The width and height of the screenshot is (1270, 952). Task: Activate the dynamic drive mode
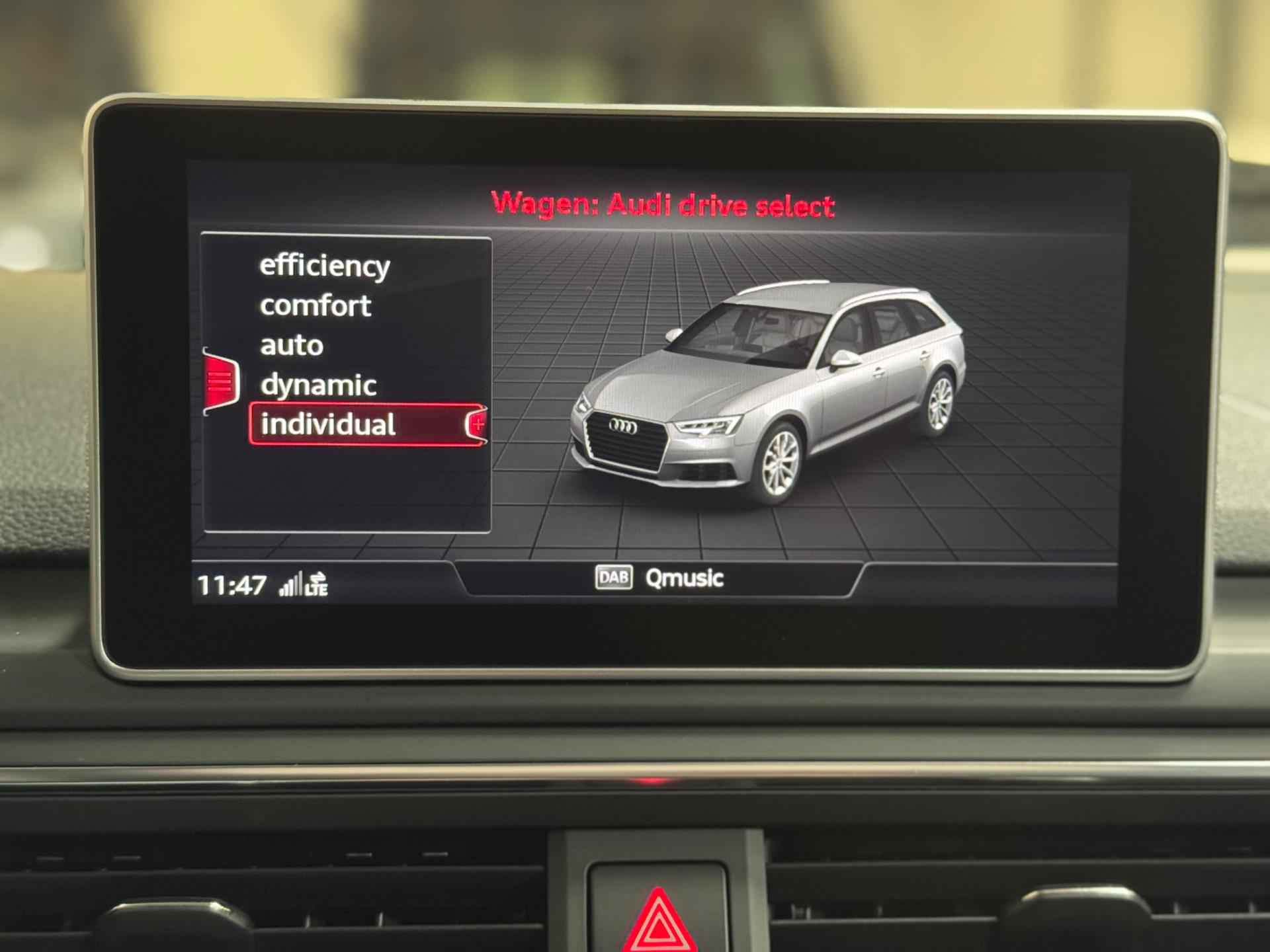click(318, 385)
